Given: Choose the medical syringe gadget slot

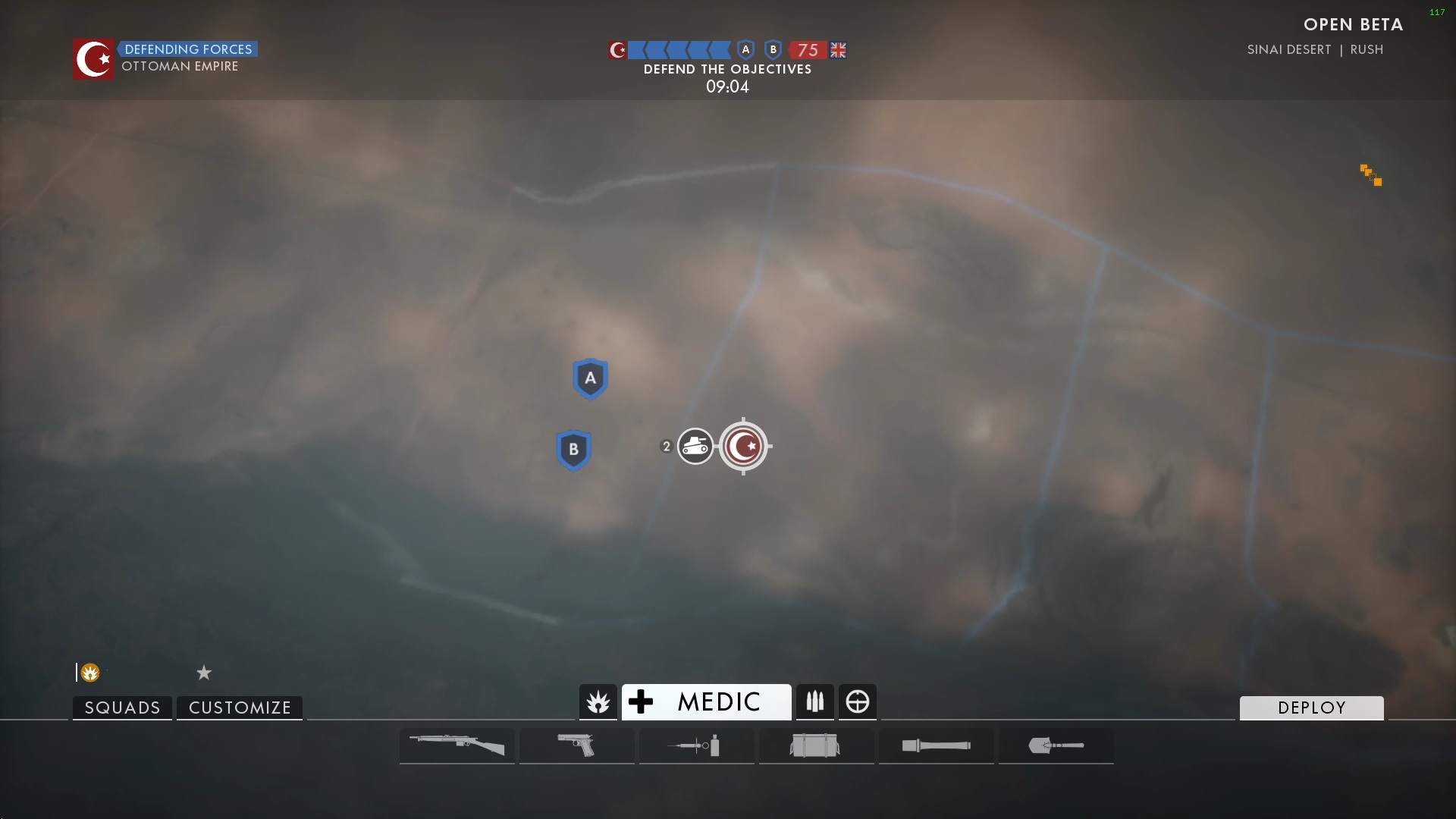Looking at the screenshot, I should click(x=696, y=745).
